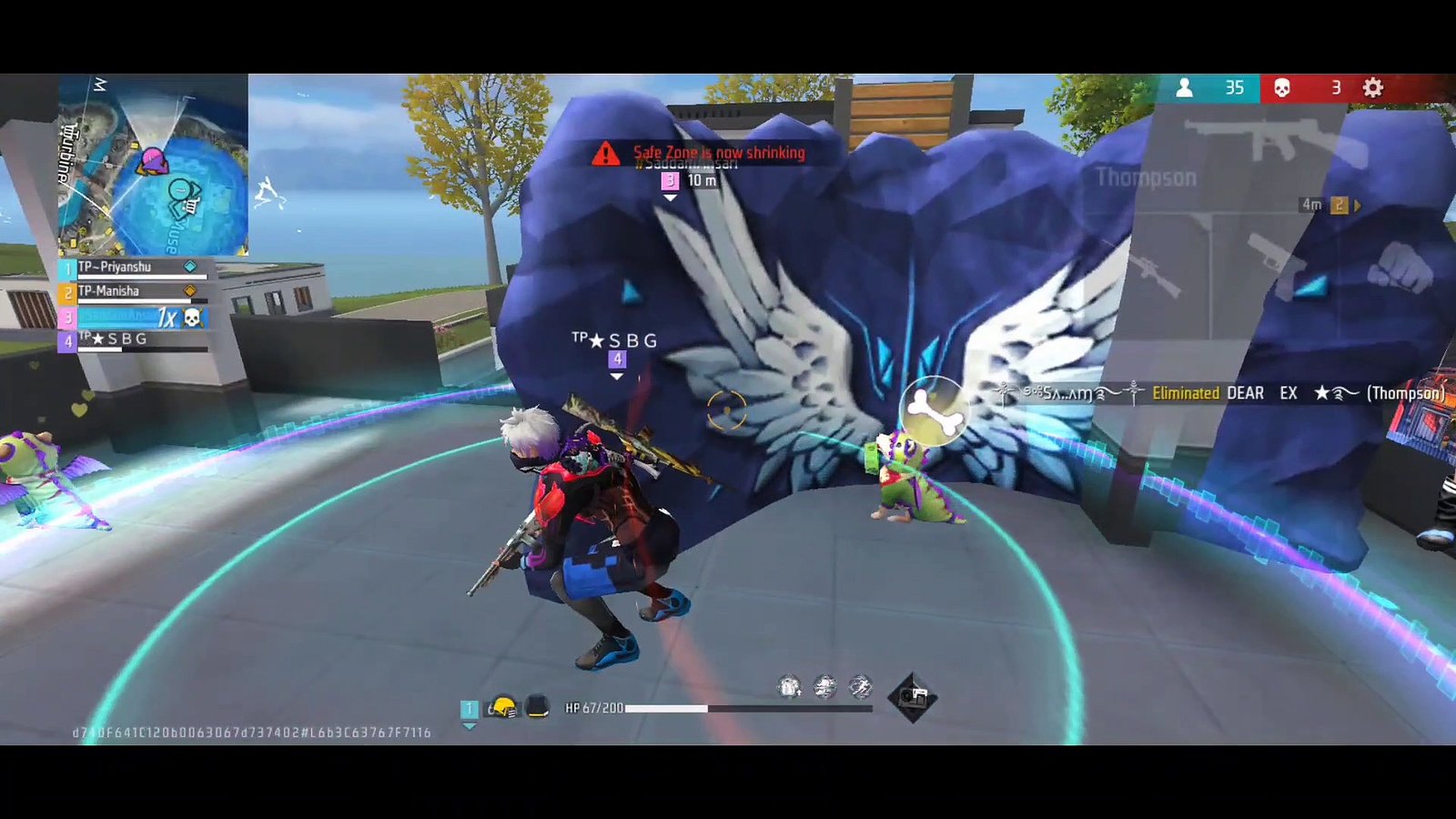
Task: Switch to the sniper rifle slot
Action: coord(1156,271)
